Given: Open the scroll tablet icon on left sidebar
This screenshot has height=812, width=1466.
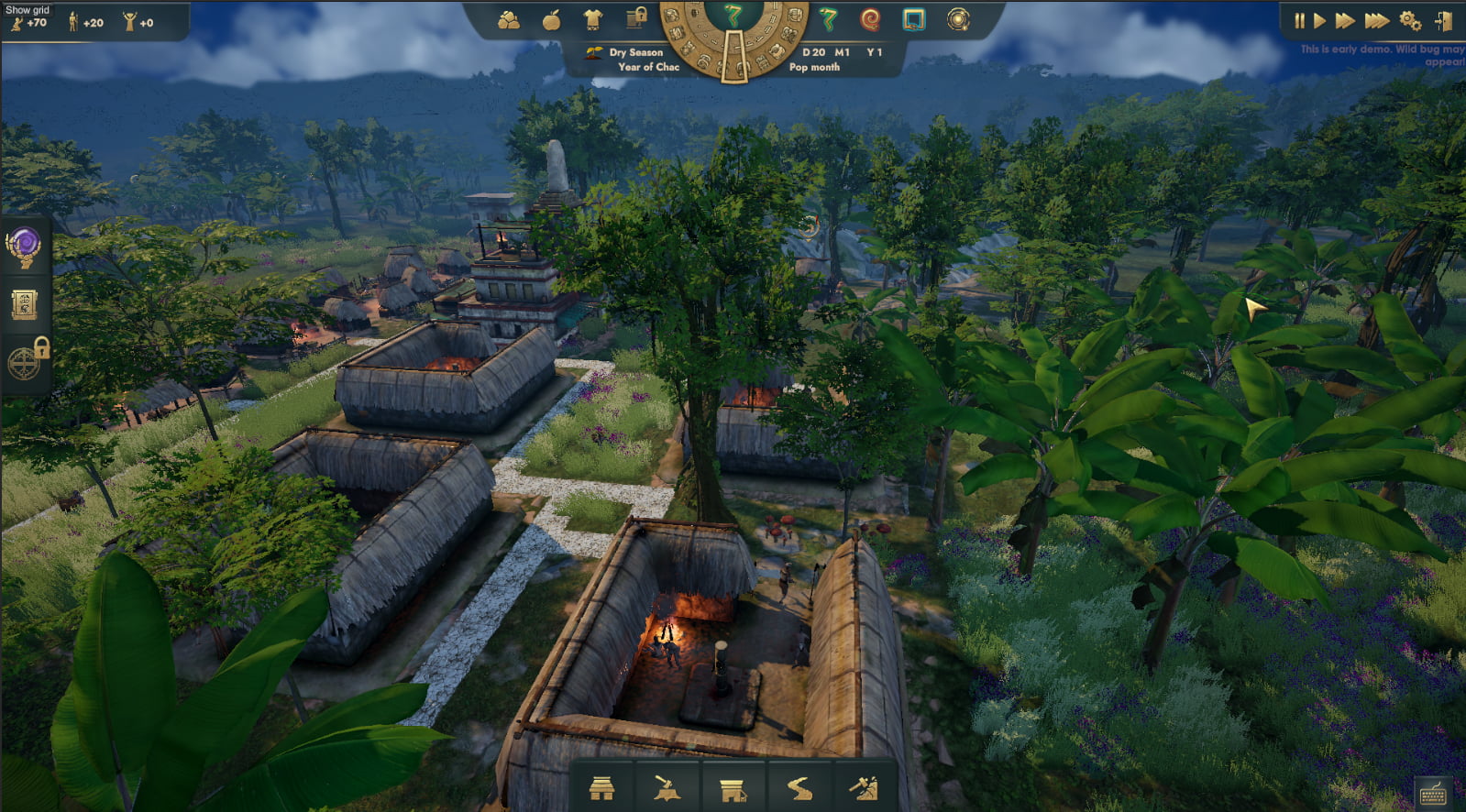Looking at the screenshot, I should (24, 305).
